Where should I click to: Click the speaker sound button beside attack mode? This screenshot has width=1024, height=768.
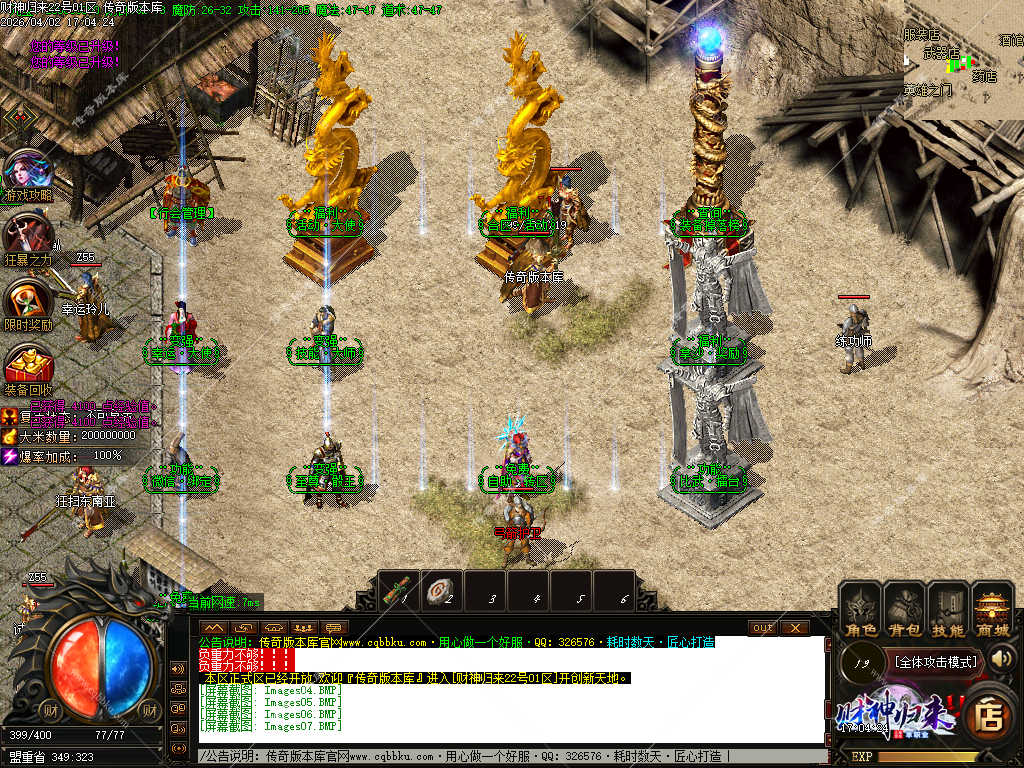1002,658
